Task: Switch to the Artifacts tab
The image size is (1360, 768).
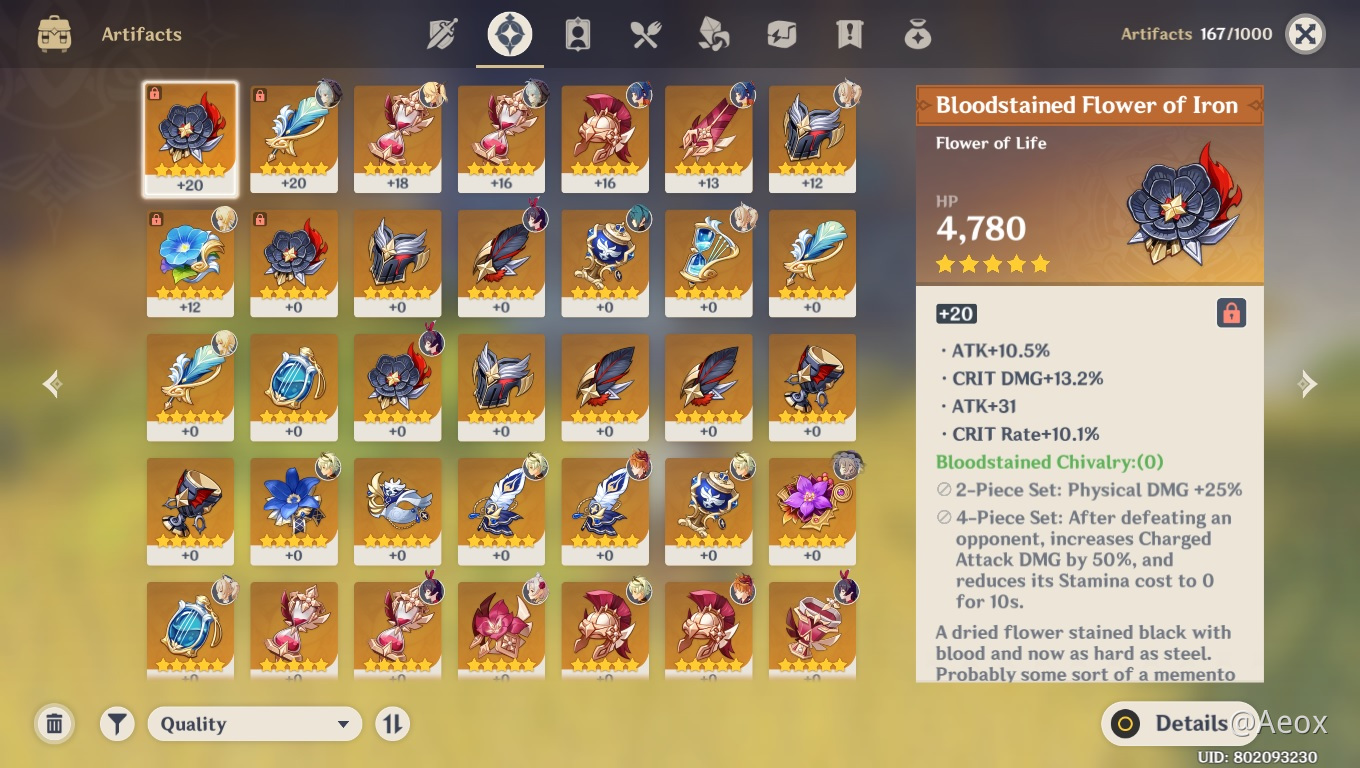Action: click(509, 33)
